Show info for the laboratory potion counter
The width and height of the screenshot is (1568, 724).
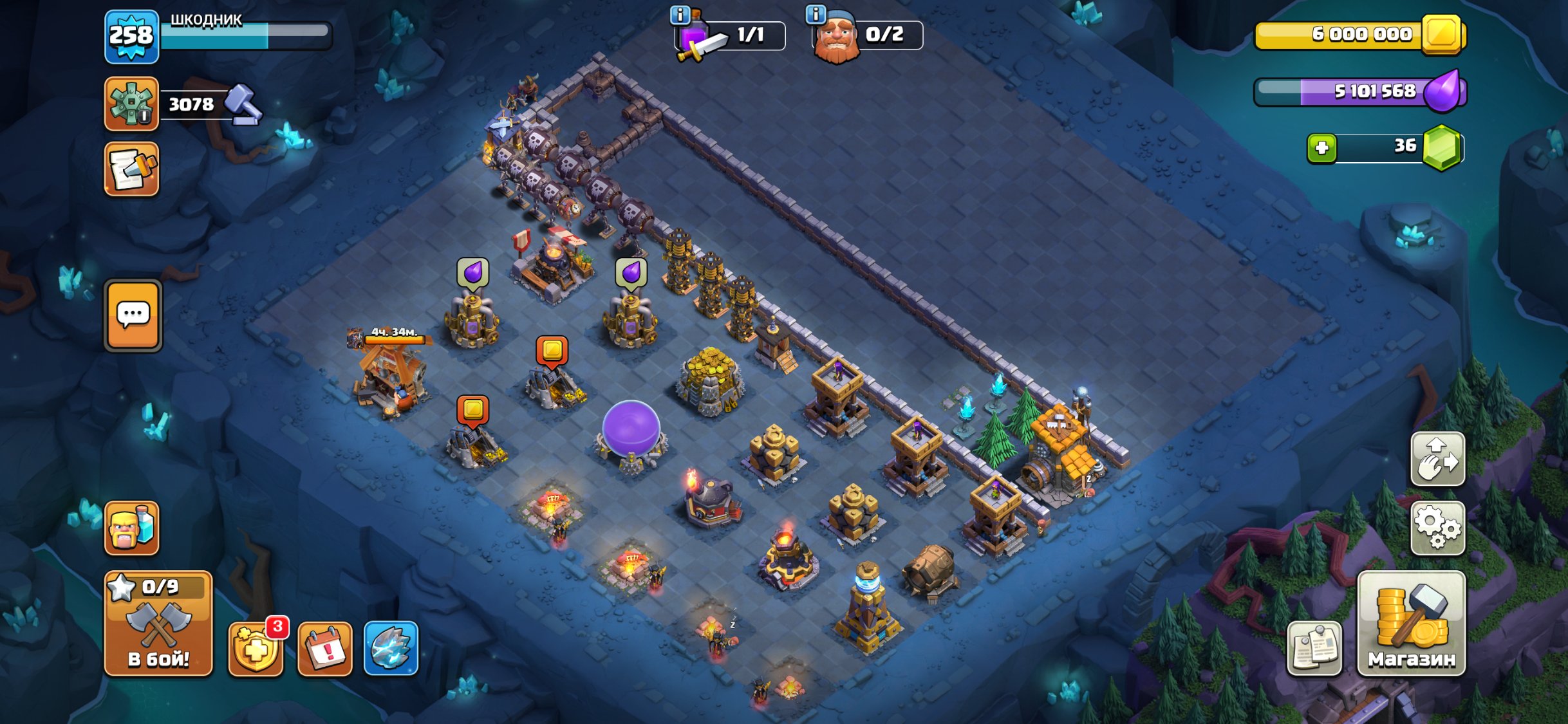pyautogui.click(x=680, y=14)
